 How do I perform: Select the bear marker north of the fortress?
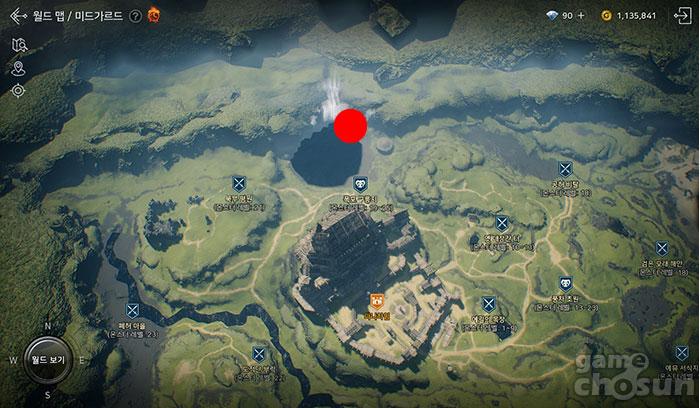click(x=360, y=185)
